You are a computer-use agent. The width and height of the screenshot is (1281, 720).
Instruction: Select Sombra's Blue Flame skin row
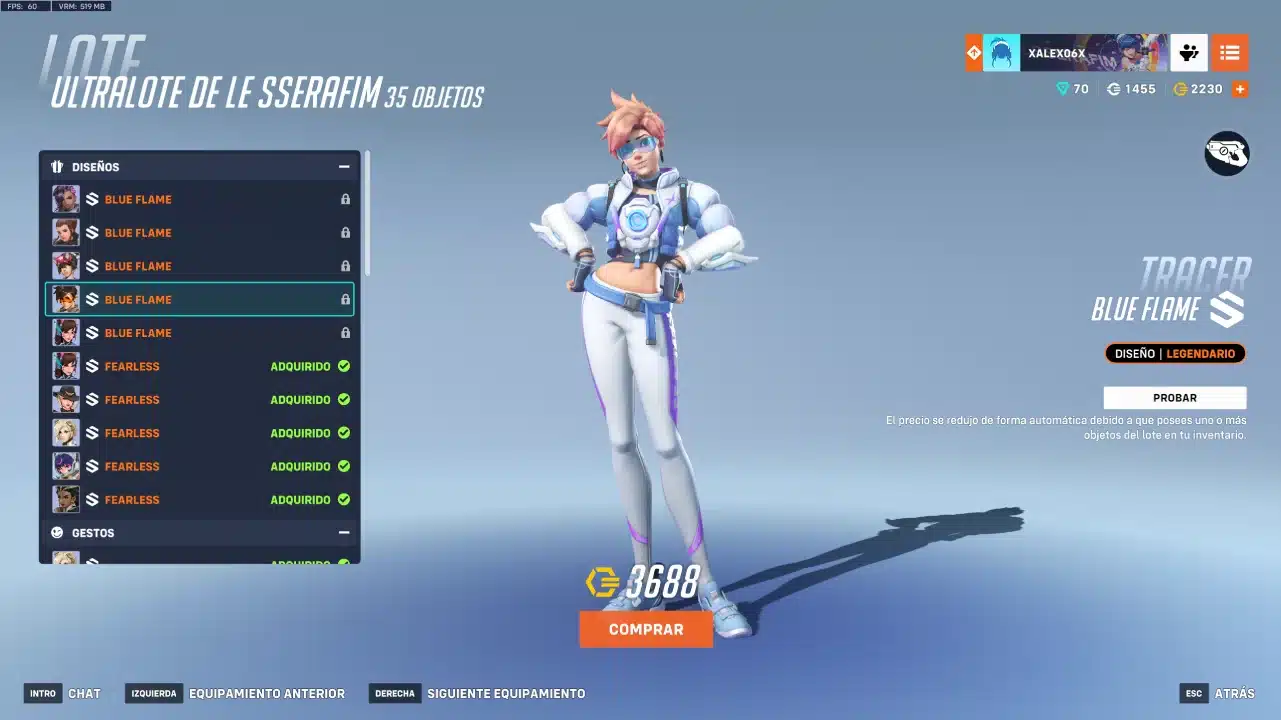tap(200, 199)
